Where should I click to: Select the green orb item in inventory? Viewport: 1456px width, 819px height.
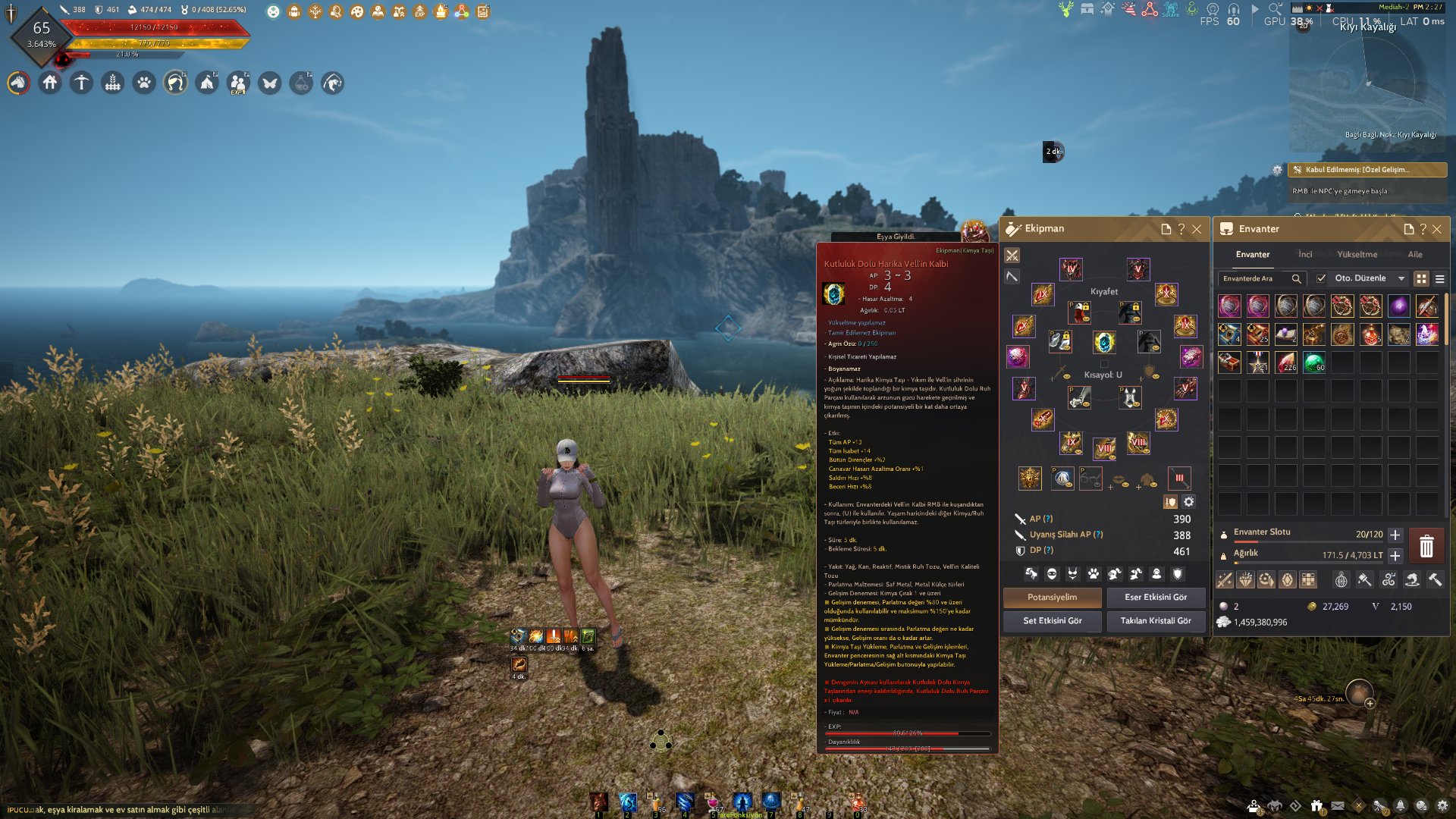(1314, 362)
